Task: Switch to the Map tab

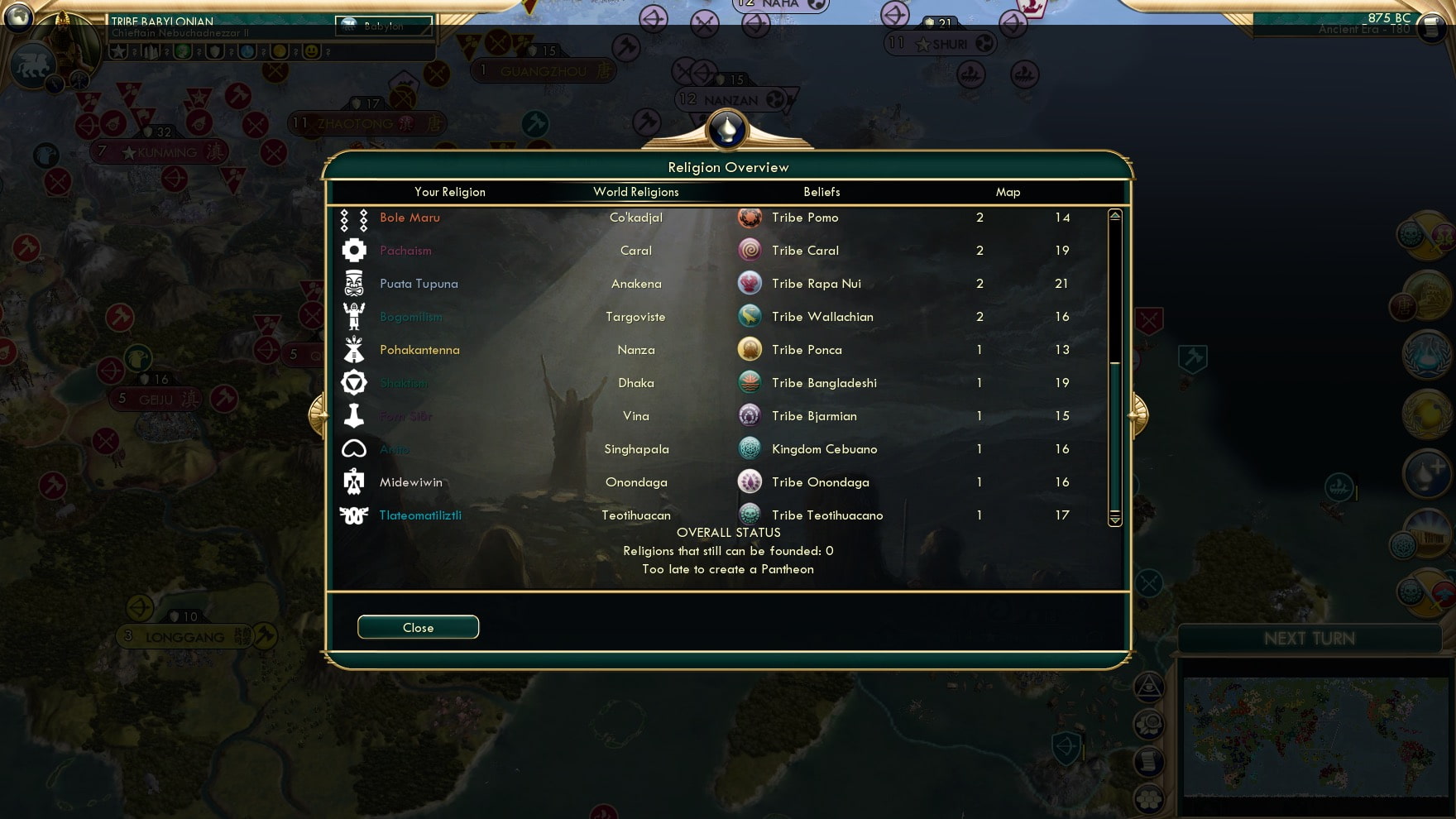Action: click(x=1008, y=192)
